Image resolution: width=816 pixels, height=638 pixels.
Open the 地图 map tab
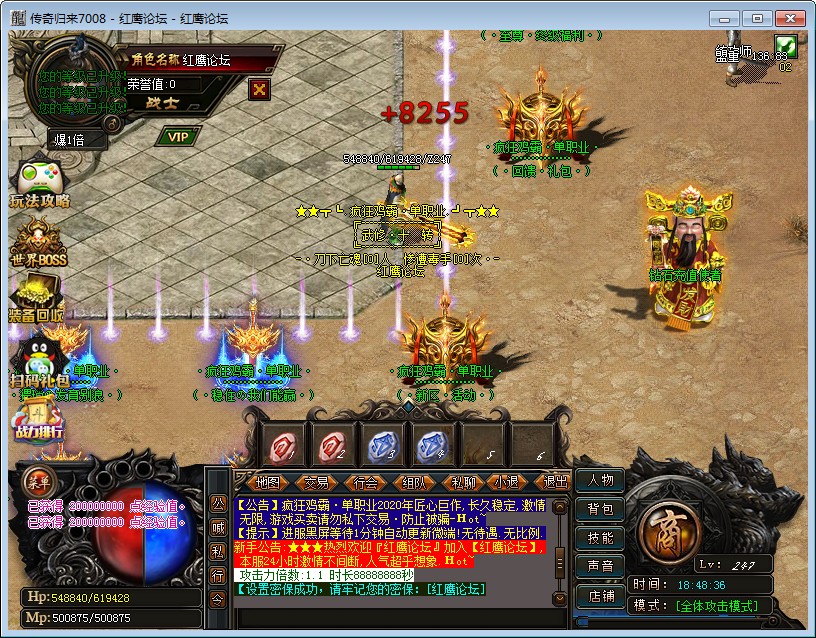click(x=268, y=482)
